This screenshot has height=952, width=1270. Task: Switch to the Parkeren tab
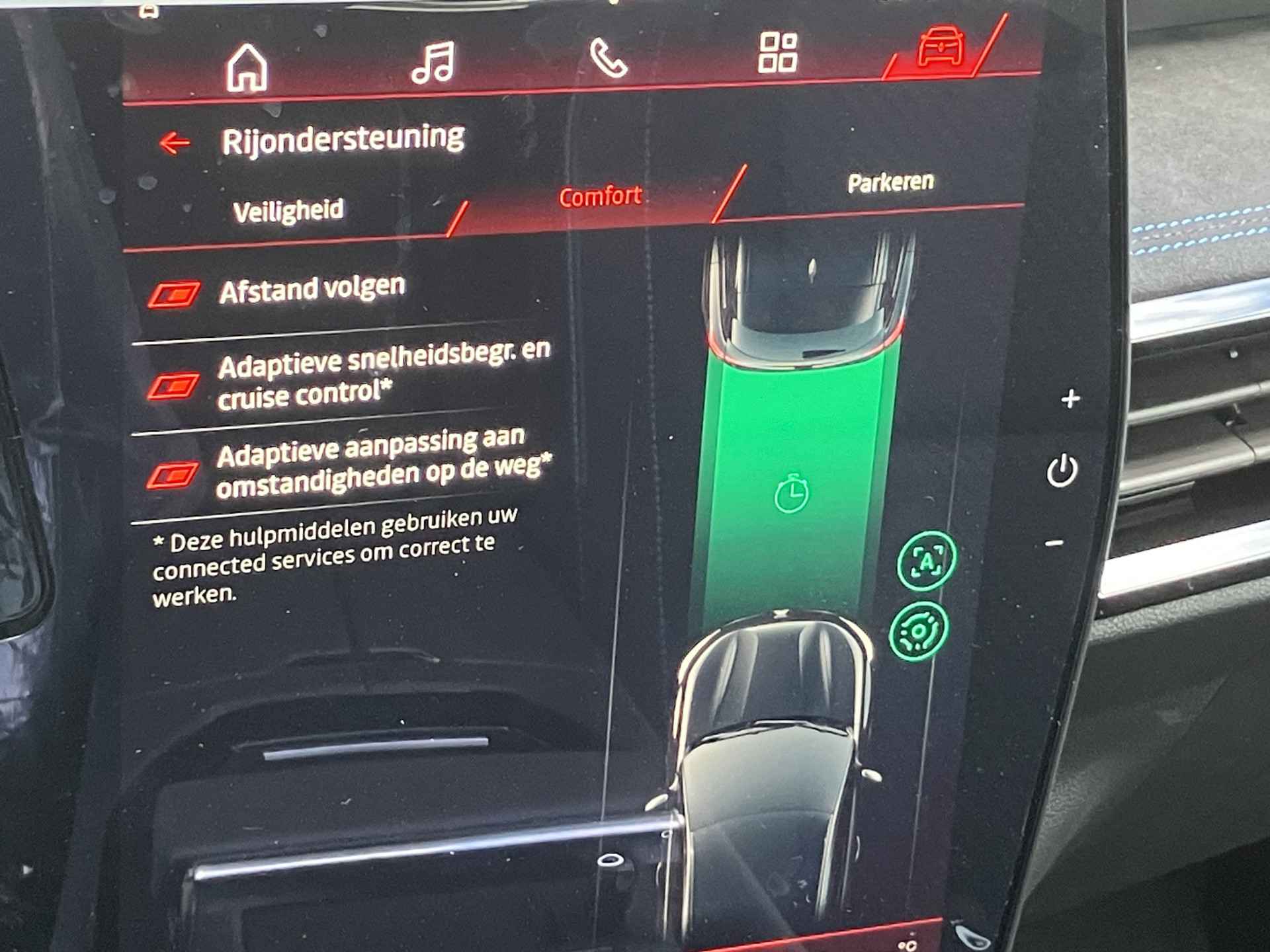pyautogui.click(x=890, y=182)
